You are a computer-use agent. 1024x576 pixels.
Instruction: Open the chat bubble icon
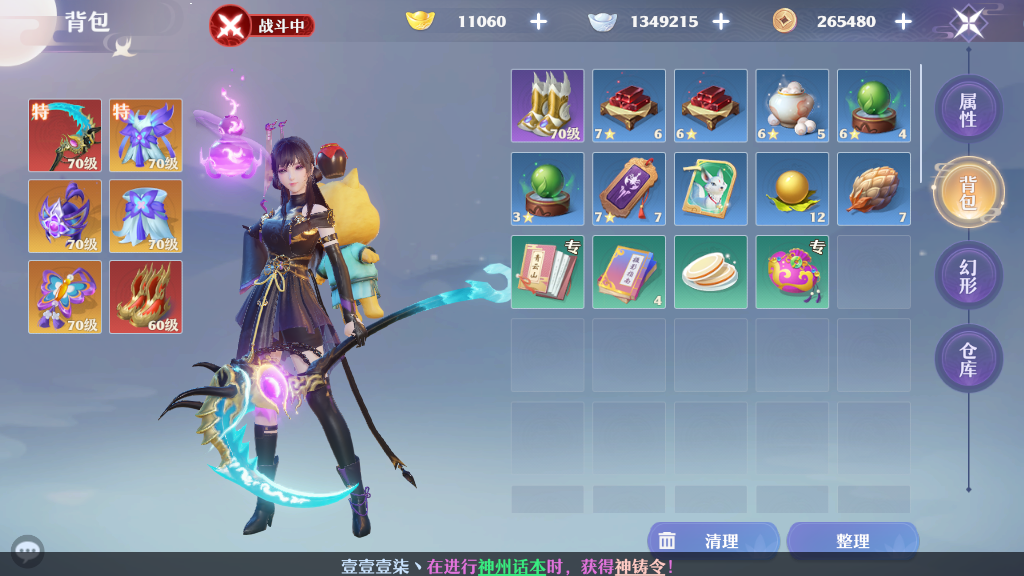click(x=27, y=551)
